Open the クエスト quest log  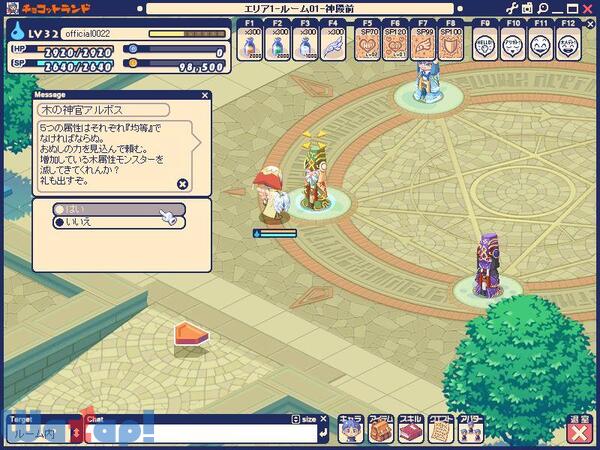pos(440,427)
